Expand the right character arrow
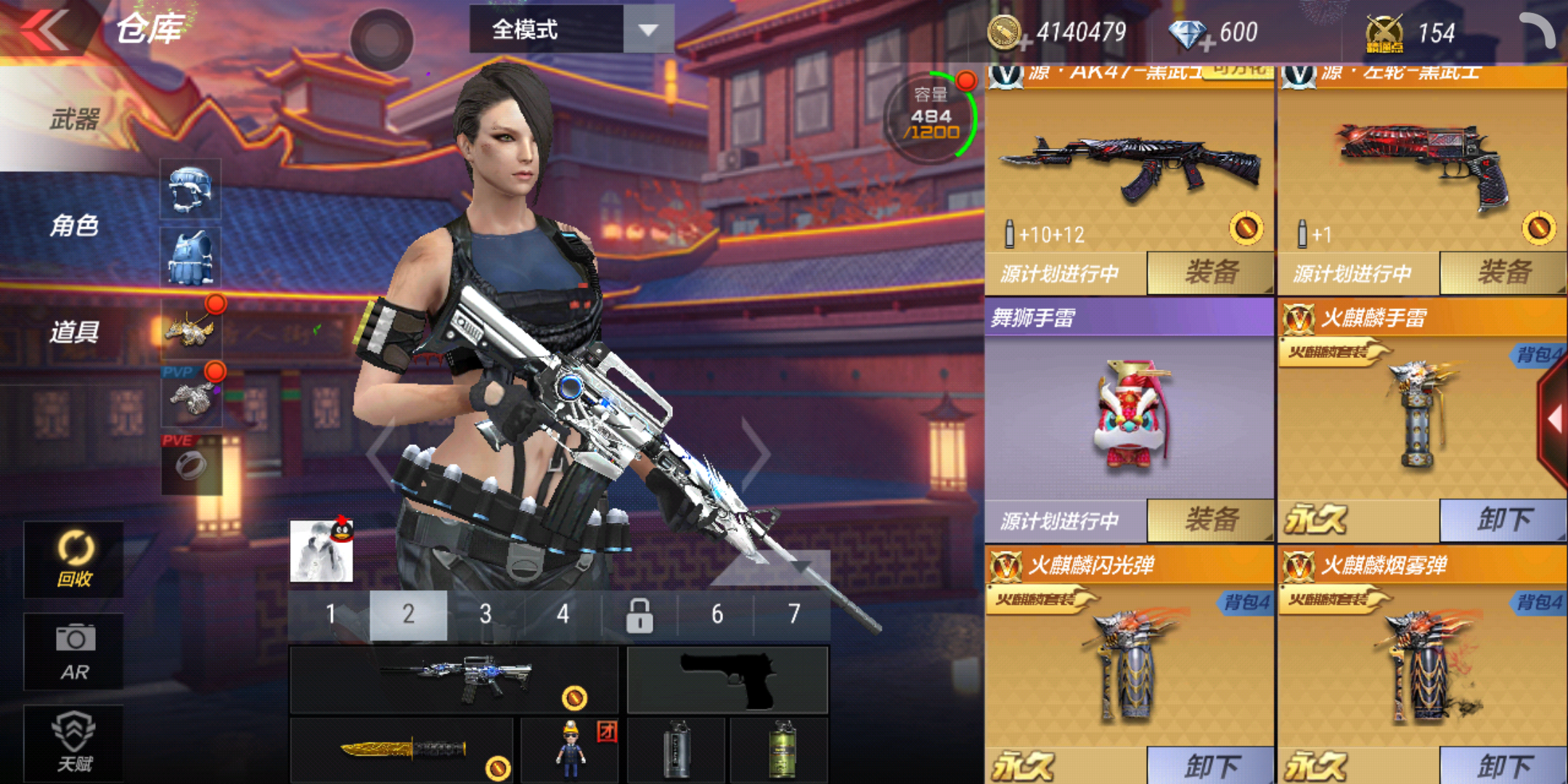The width and height of the screenshot is (1568, 784). 755,454
